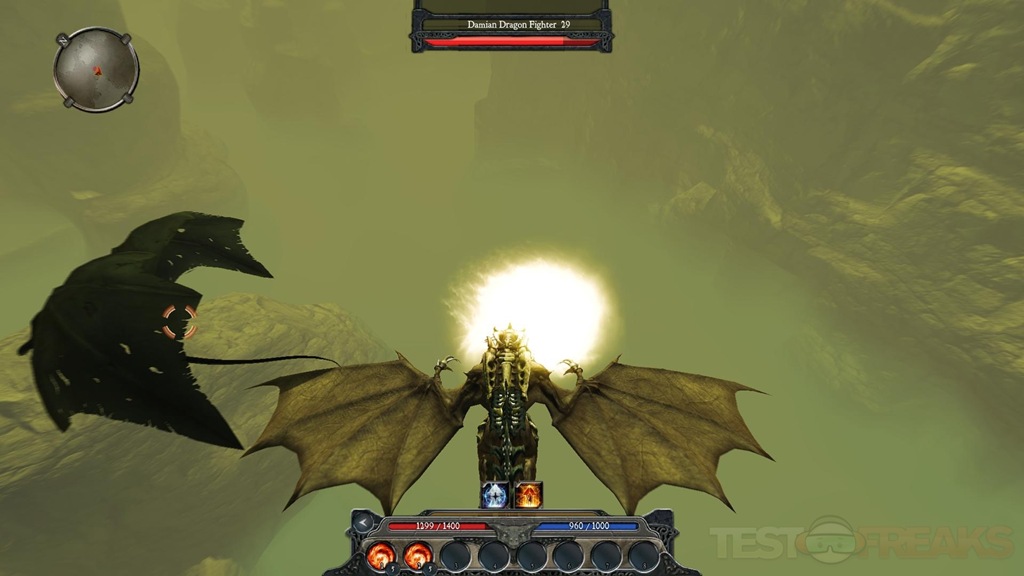This screenshot has height=576, width=1024.
Task: Select the blue shield buff icon
Action: [495, 494]
